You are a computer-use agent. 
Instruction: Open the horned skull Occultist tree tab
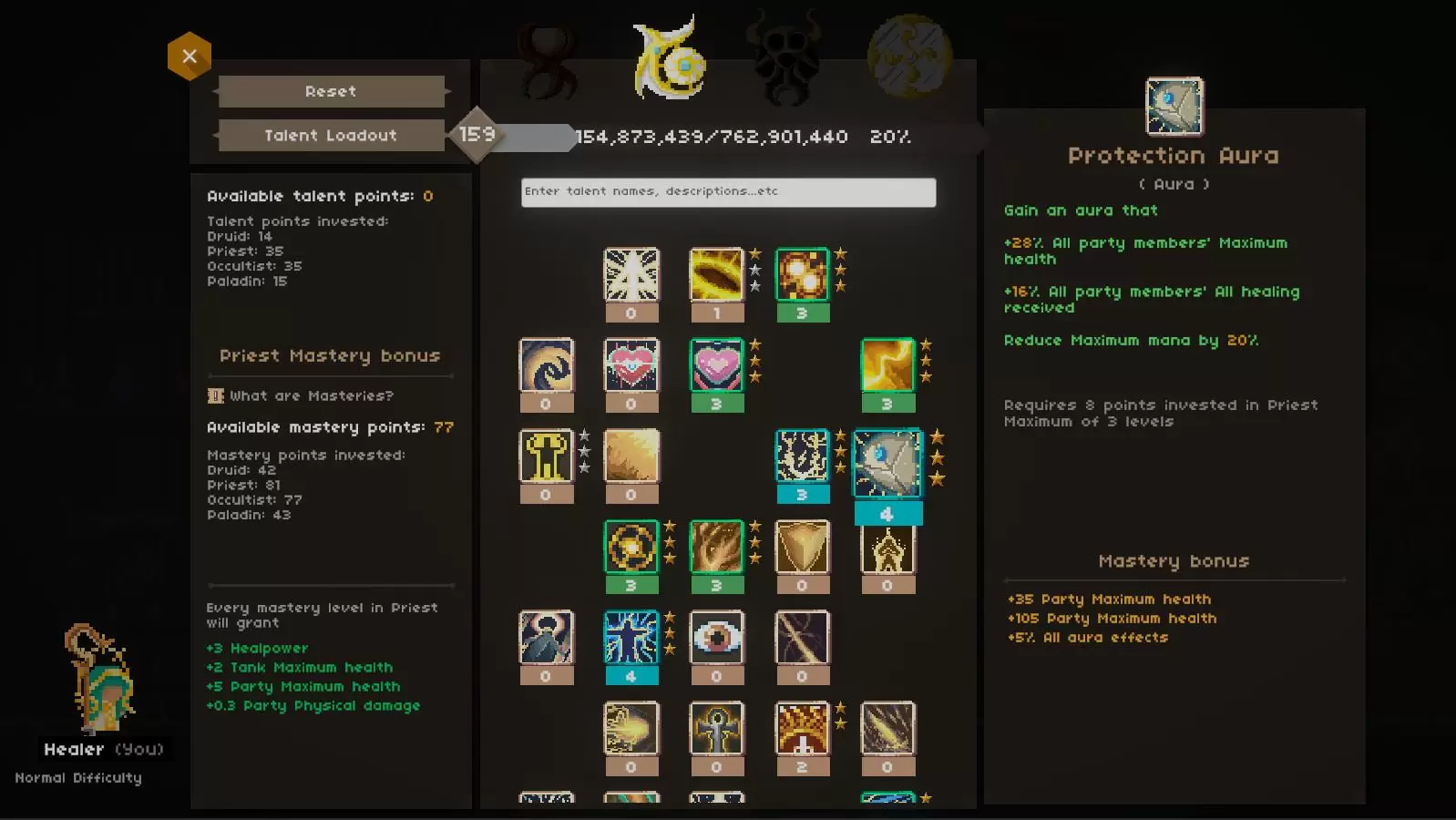pyautogui.click(x=785, y=59)
